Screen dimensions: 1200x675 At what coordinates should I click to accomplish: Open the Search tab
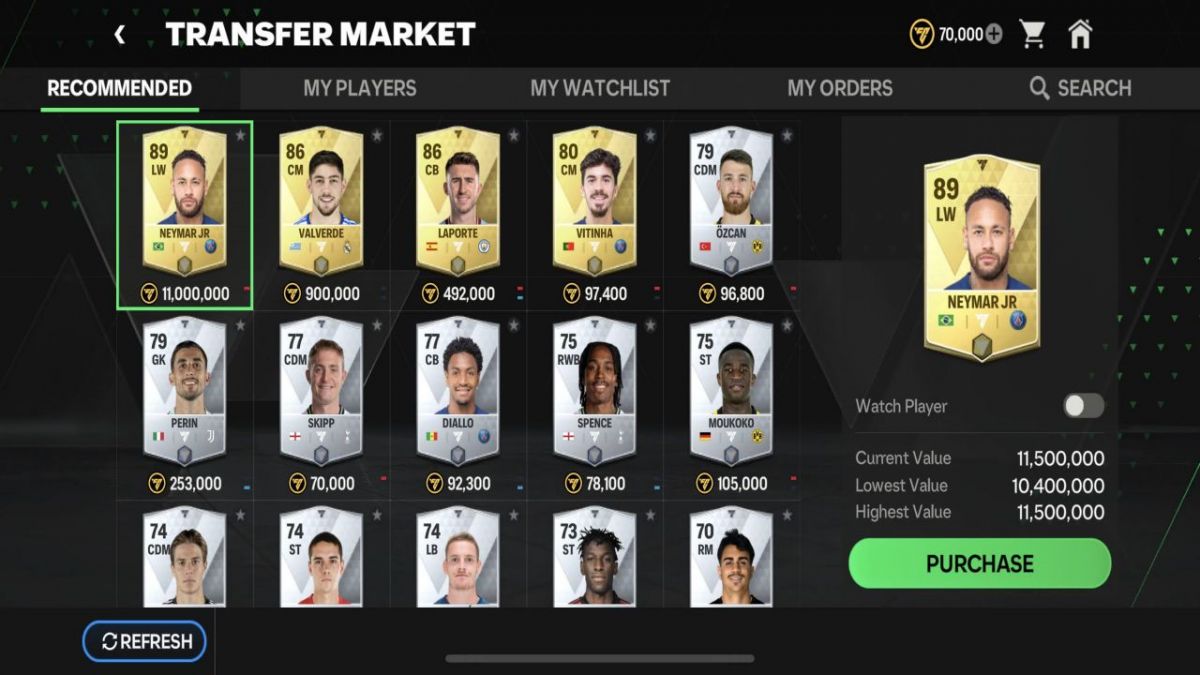pyautogui.click(x=1080, y=88)
